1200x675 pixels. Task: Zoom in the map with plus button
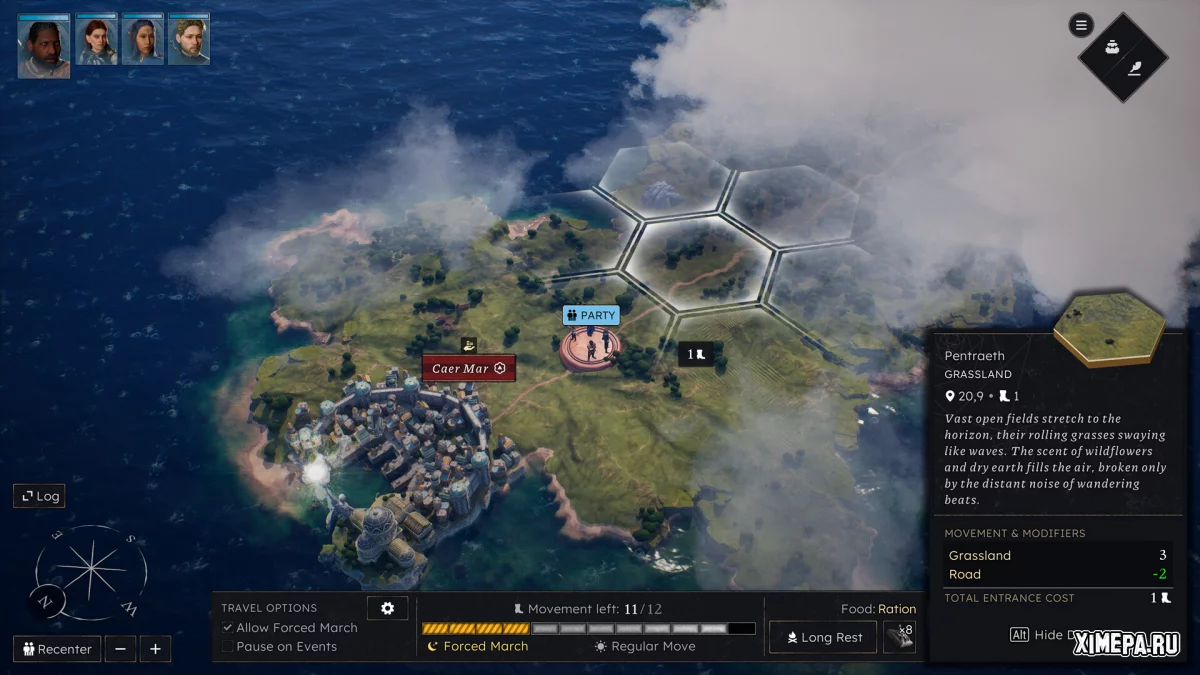point(155,649)
